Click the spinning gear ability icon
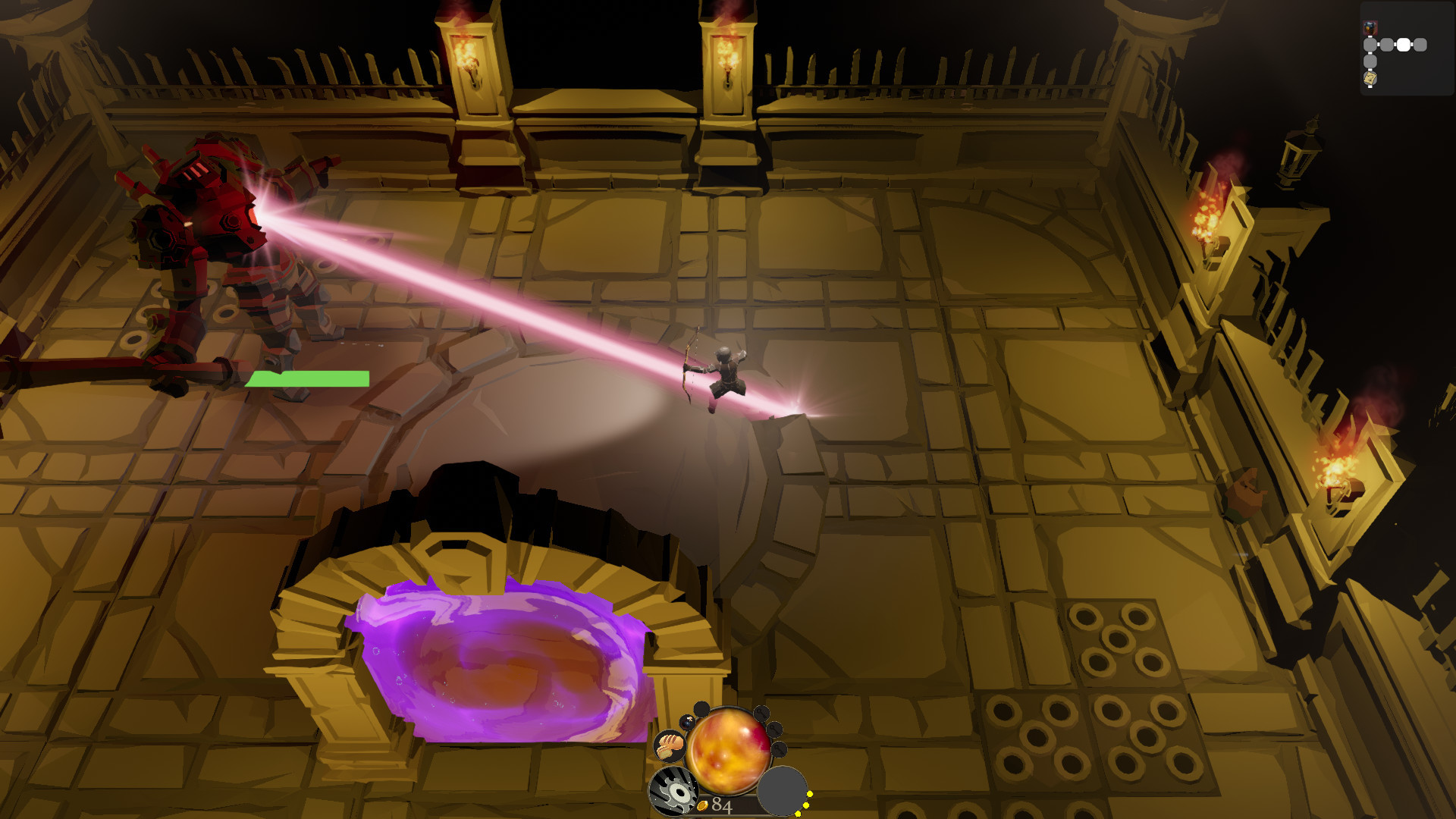This screenshot has width=1456, height=819. coord(673,791)
